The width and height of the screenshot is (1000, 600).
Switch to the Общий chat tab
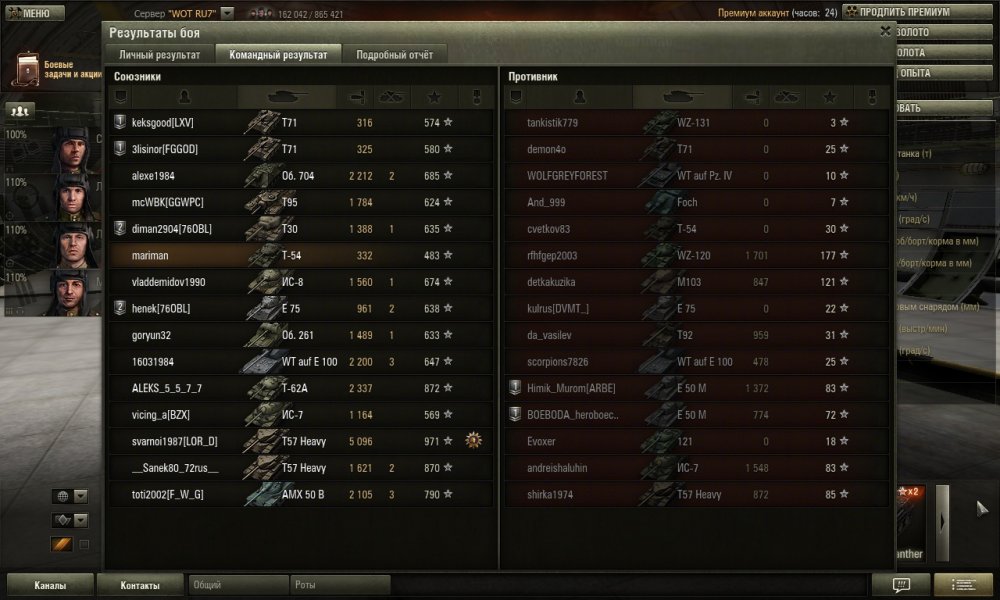236,585
